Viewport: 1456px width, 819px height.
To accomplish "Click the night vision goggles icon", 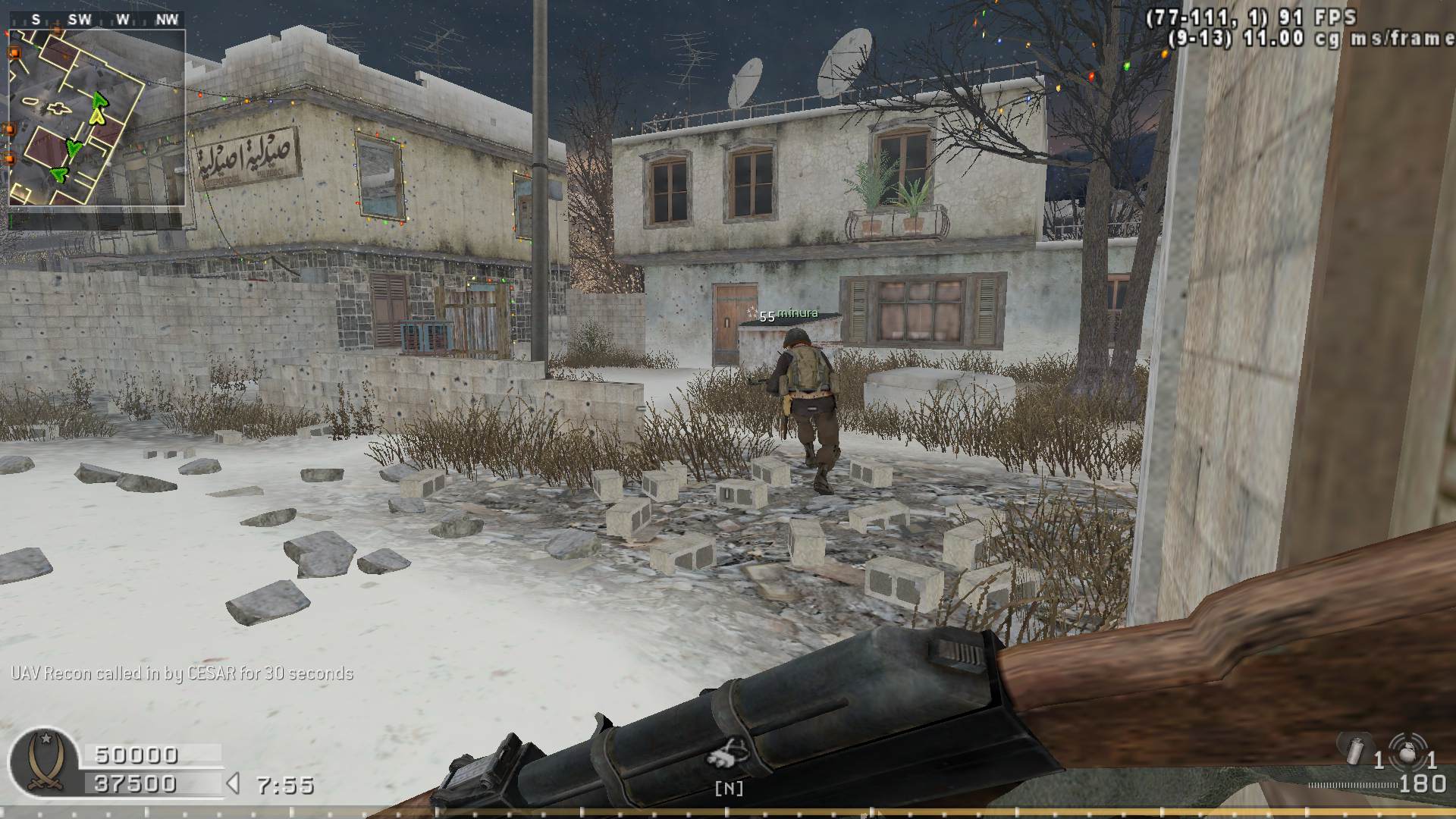I will [x=729, y=755].
